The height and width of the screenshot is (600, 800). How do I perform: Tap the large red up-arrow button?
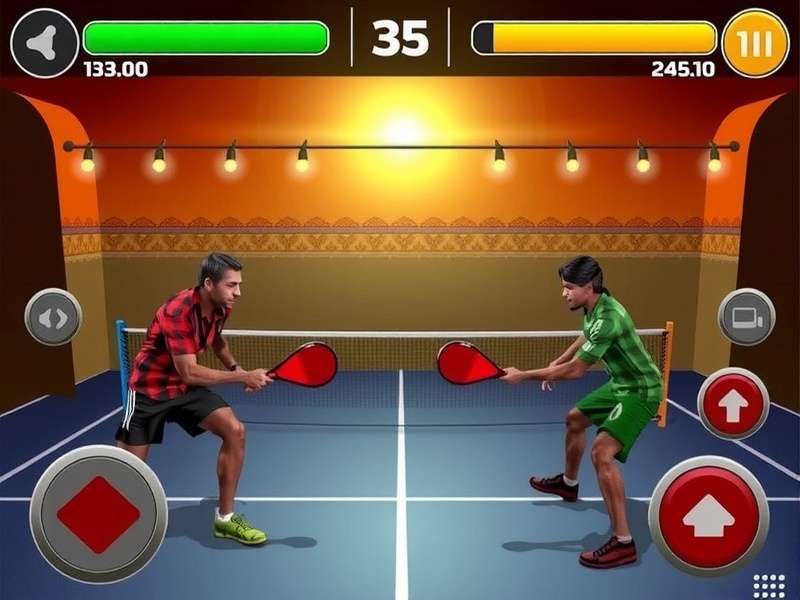(708, 516)
